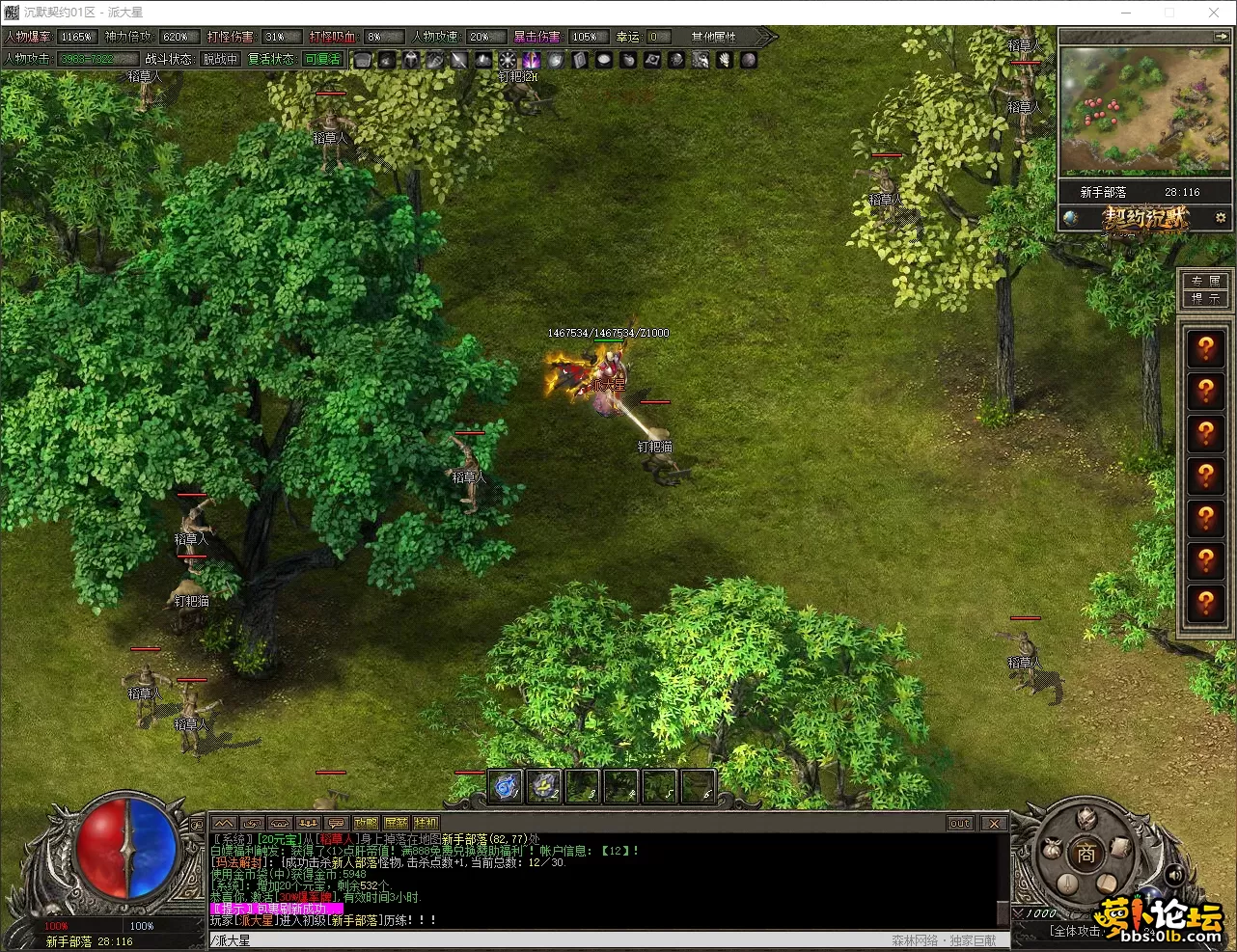Click the minimap of 新手部落

point(1144,109)
